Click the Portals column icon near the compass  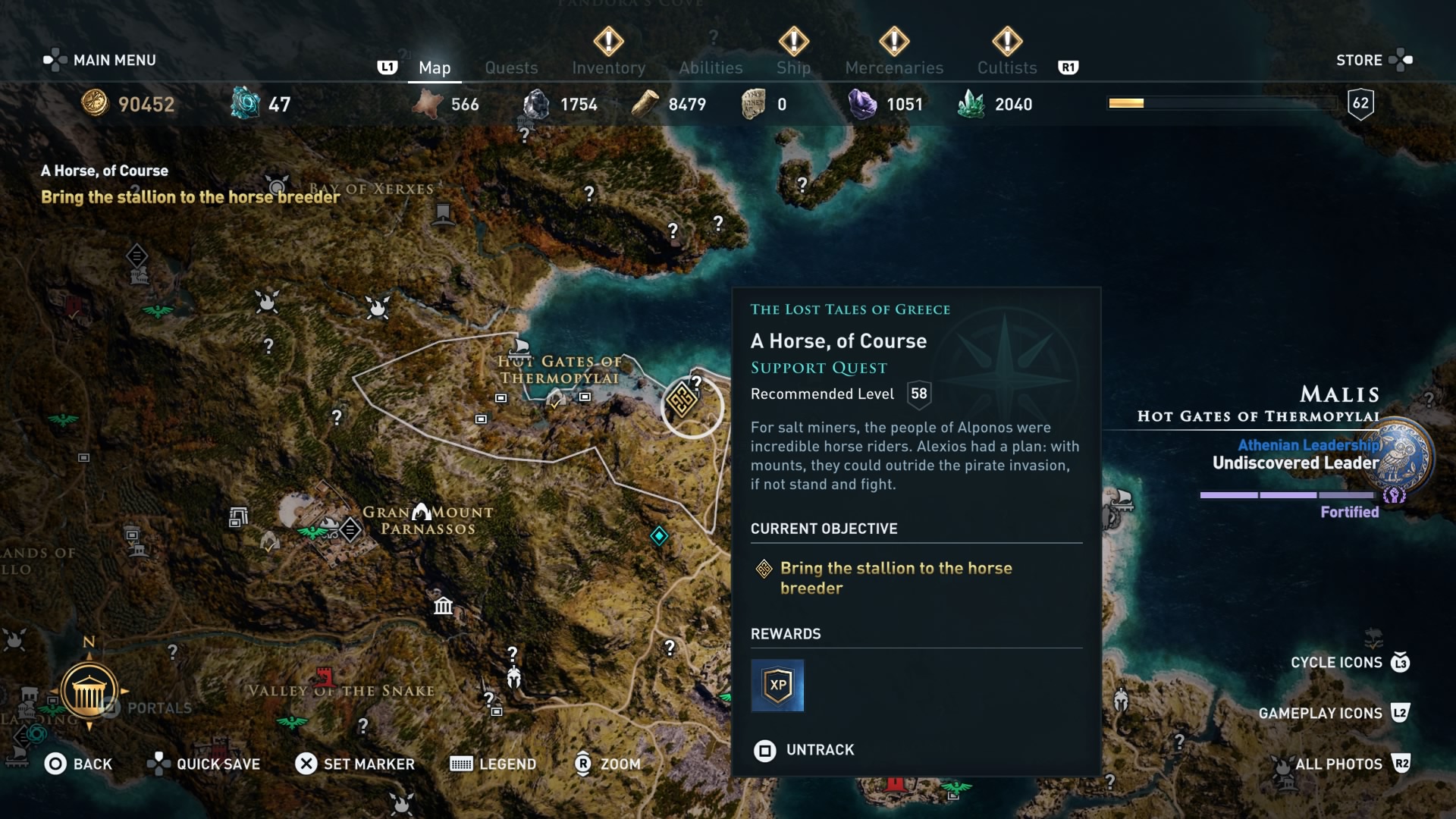pos(90,692)
